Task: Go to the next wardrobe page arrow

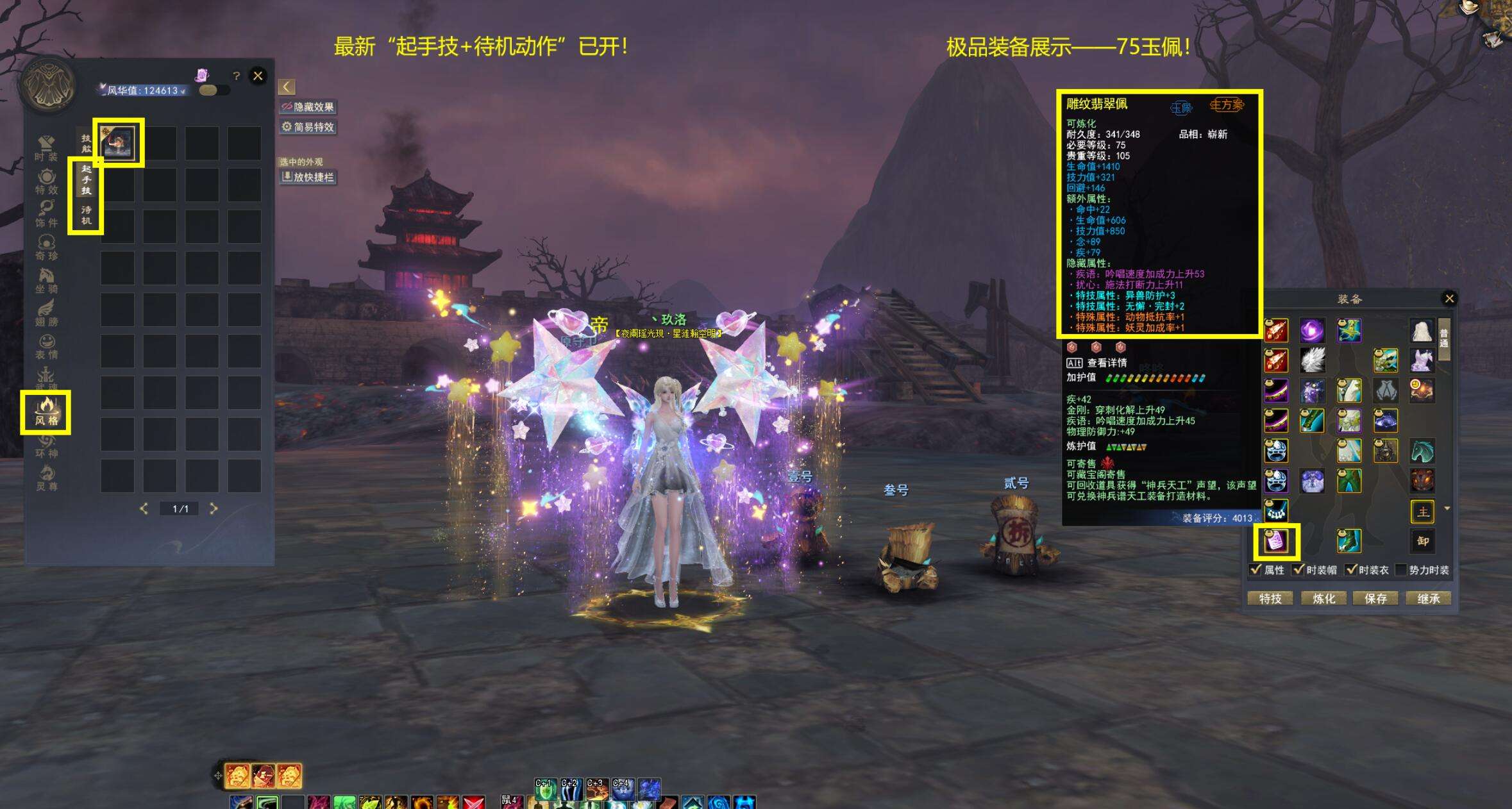Action: [214, 508]
